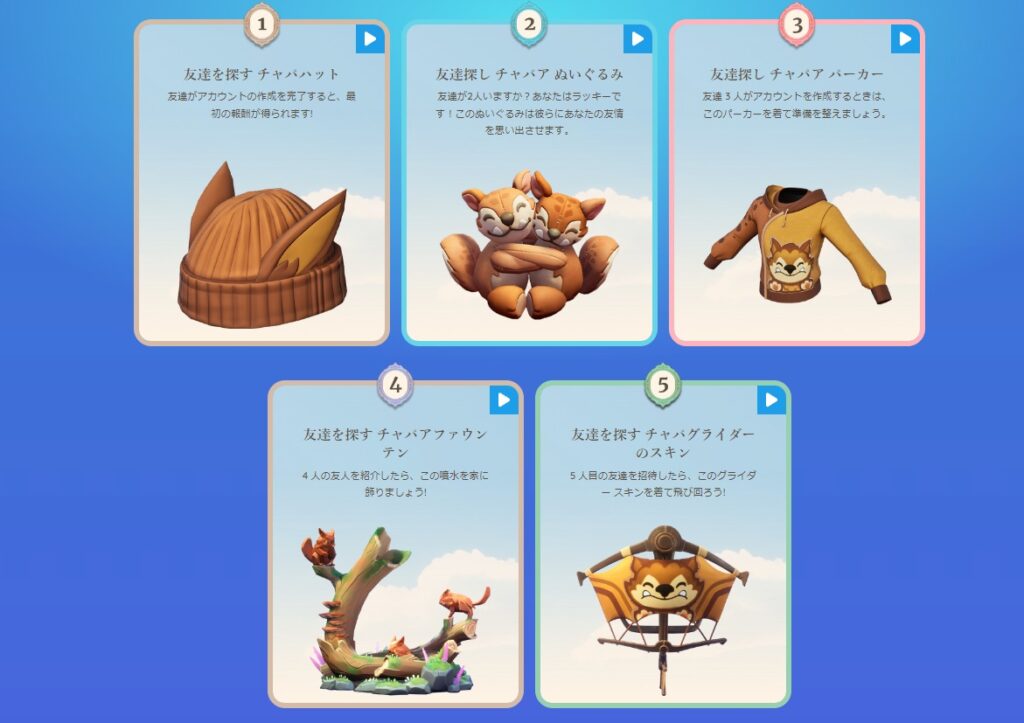Play the preview video on reward card 5

point(771,400)
